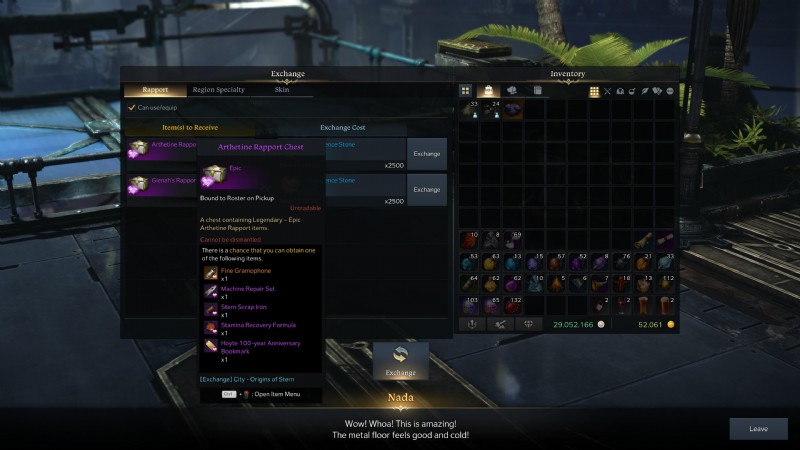
Task: Open the all-items grid tab in Inventory
Action: pos(466,91)
